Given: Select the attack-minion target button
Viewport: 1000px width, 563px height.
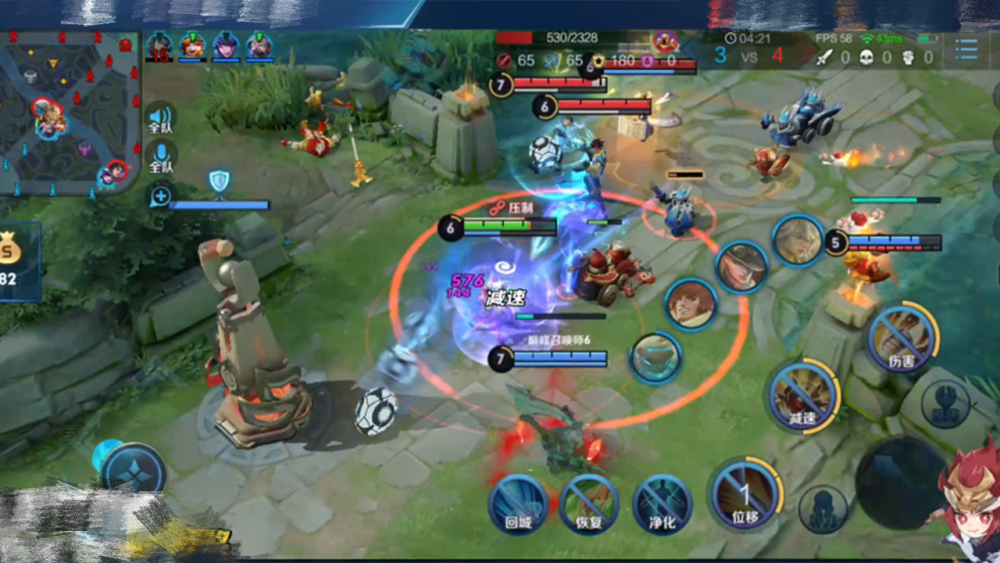Looking at the screenshot, I should pyautogui.click(x=822, y=508).
